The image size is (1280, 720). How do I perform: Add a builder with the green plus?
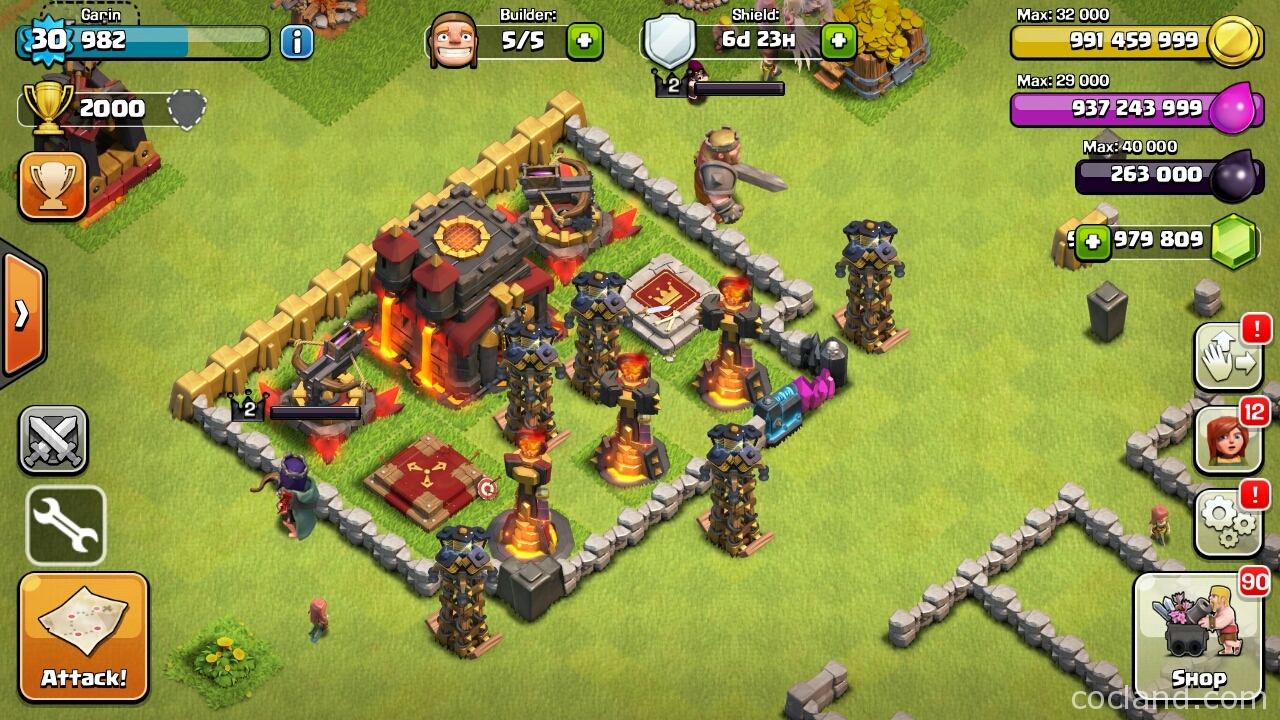(x=585, y=42)
